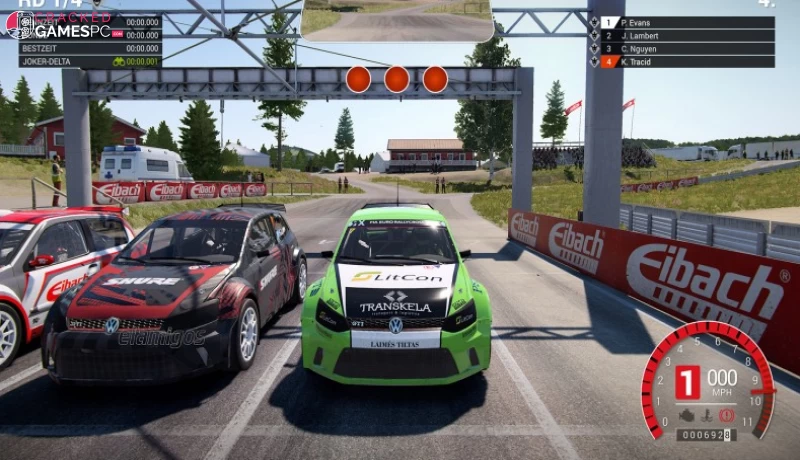
Task: Click the temperature warning icon on the gauge
Action: (x=707, y=414)
